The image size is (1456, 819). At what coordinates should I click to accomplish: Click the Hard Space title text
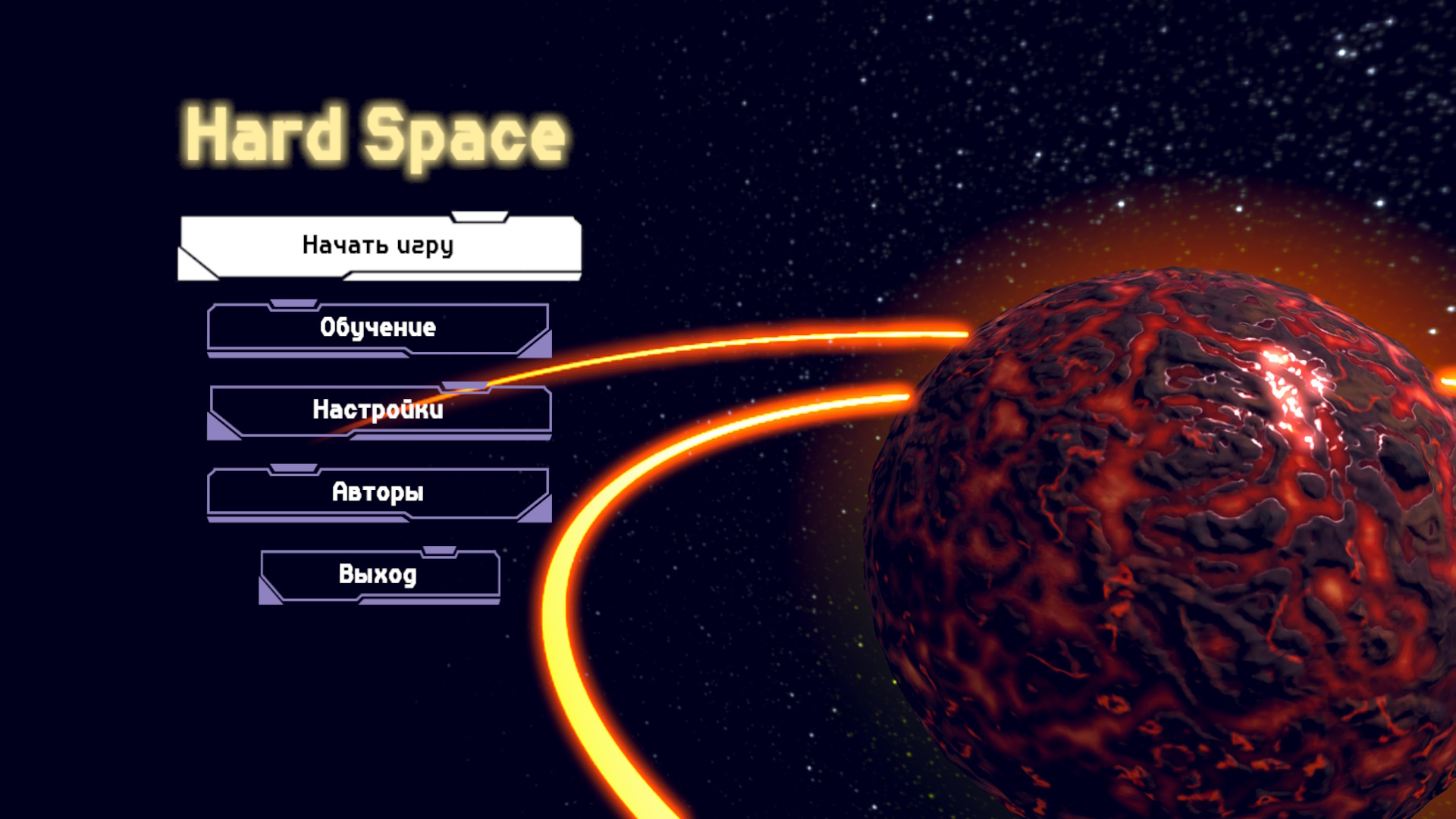[x=375, y=134]
